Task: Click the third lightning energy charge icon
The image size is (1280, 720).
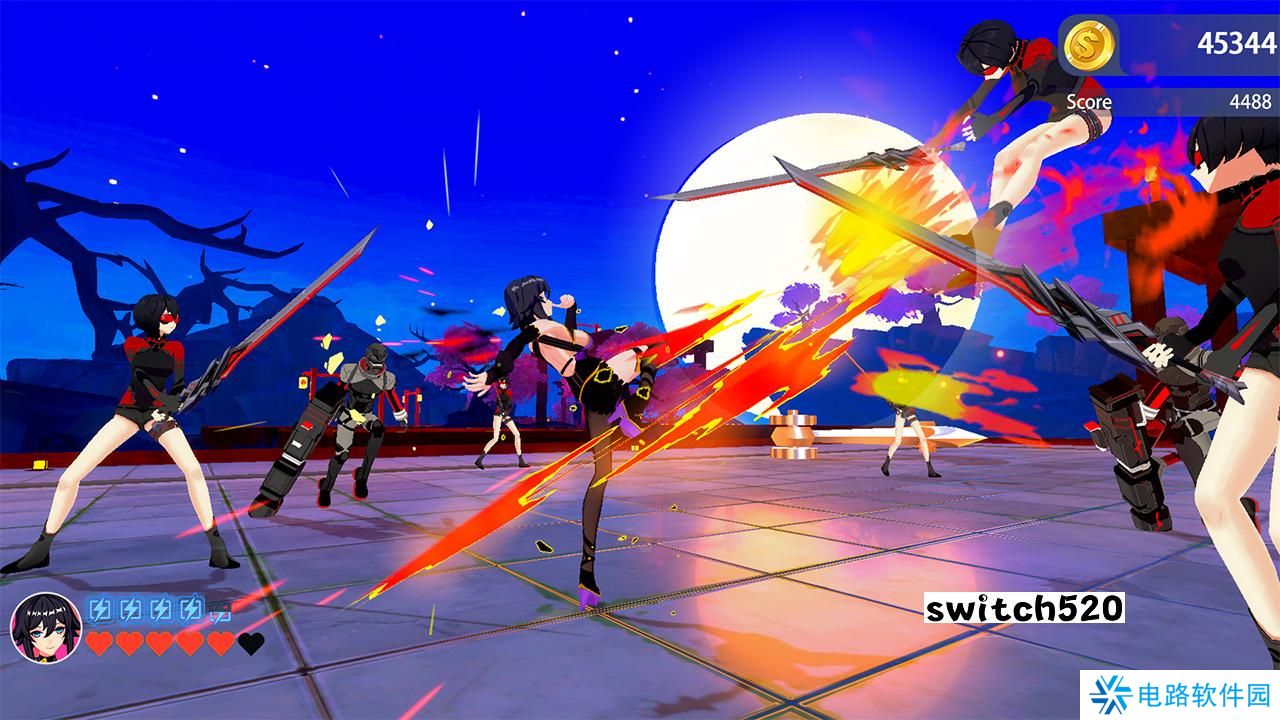Action: click(x=162, y=609)
